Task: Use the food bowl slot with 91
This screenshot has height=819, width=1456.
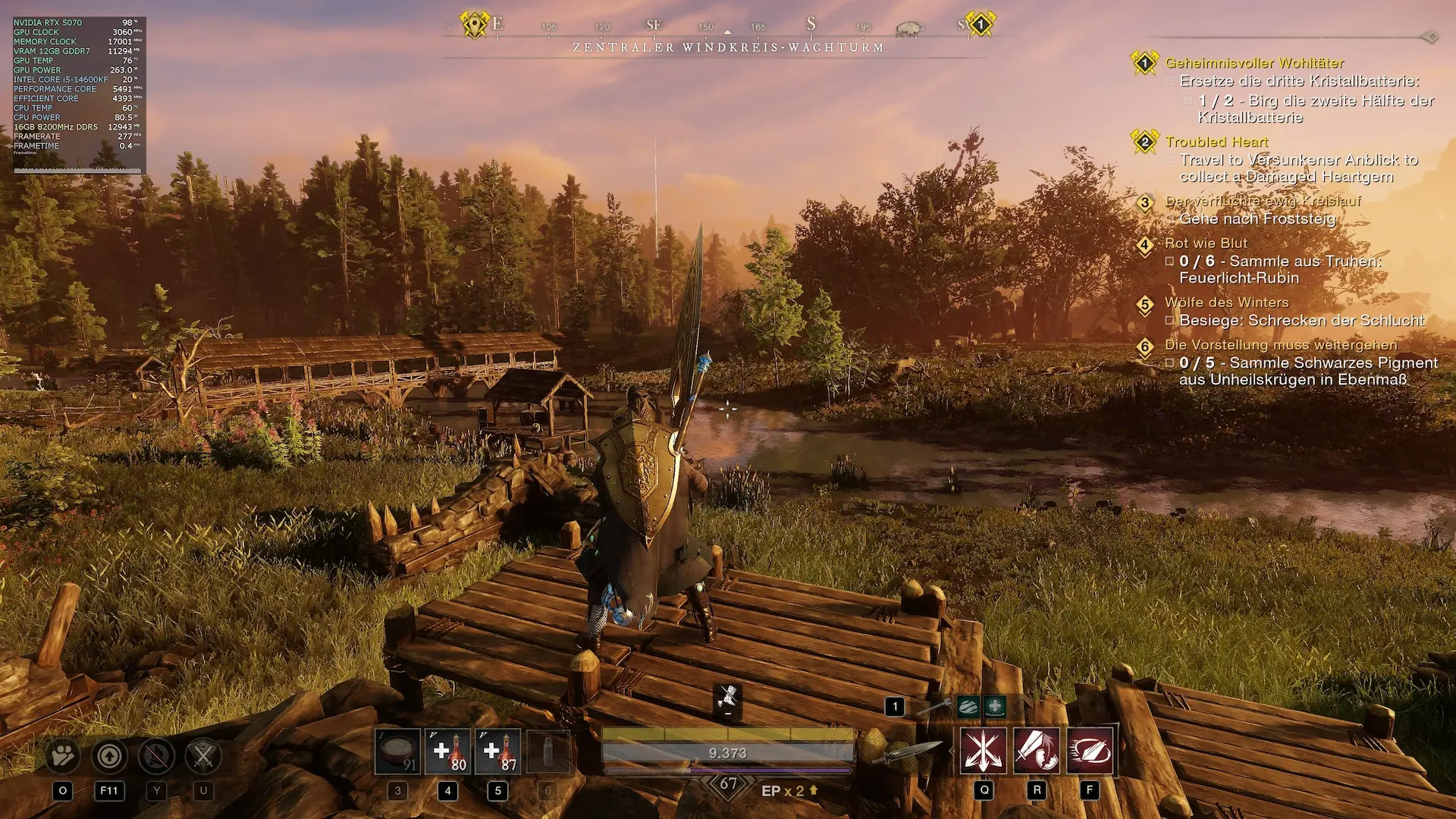Action: click(x=397, y=752)
